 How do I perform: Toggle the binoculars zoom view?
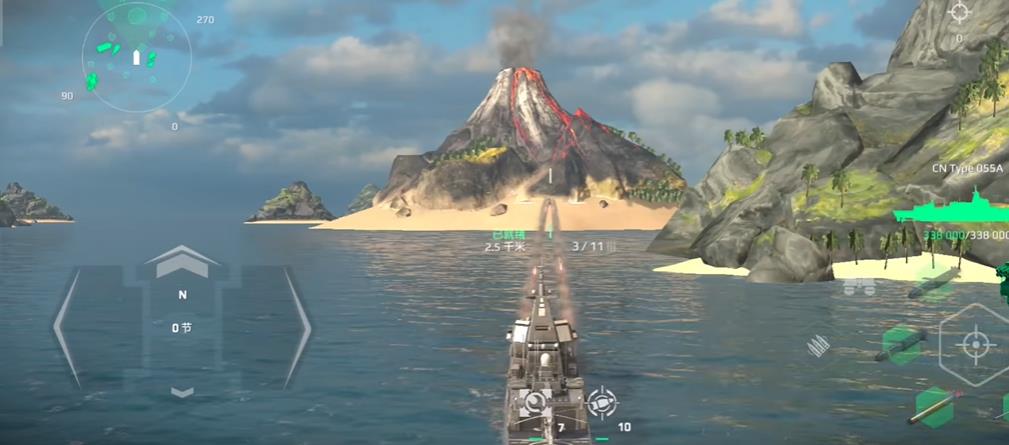[859, 288]
